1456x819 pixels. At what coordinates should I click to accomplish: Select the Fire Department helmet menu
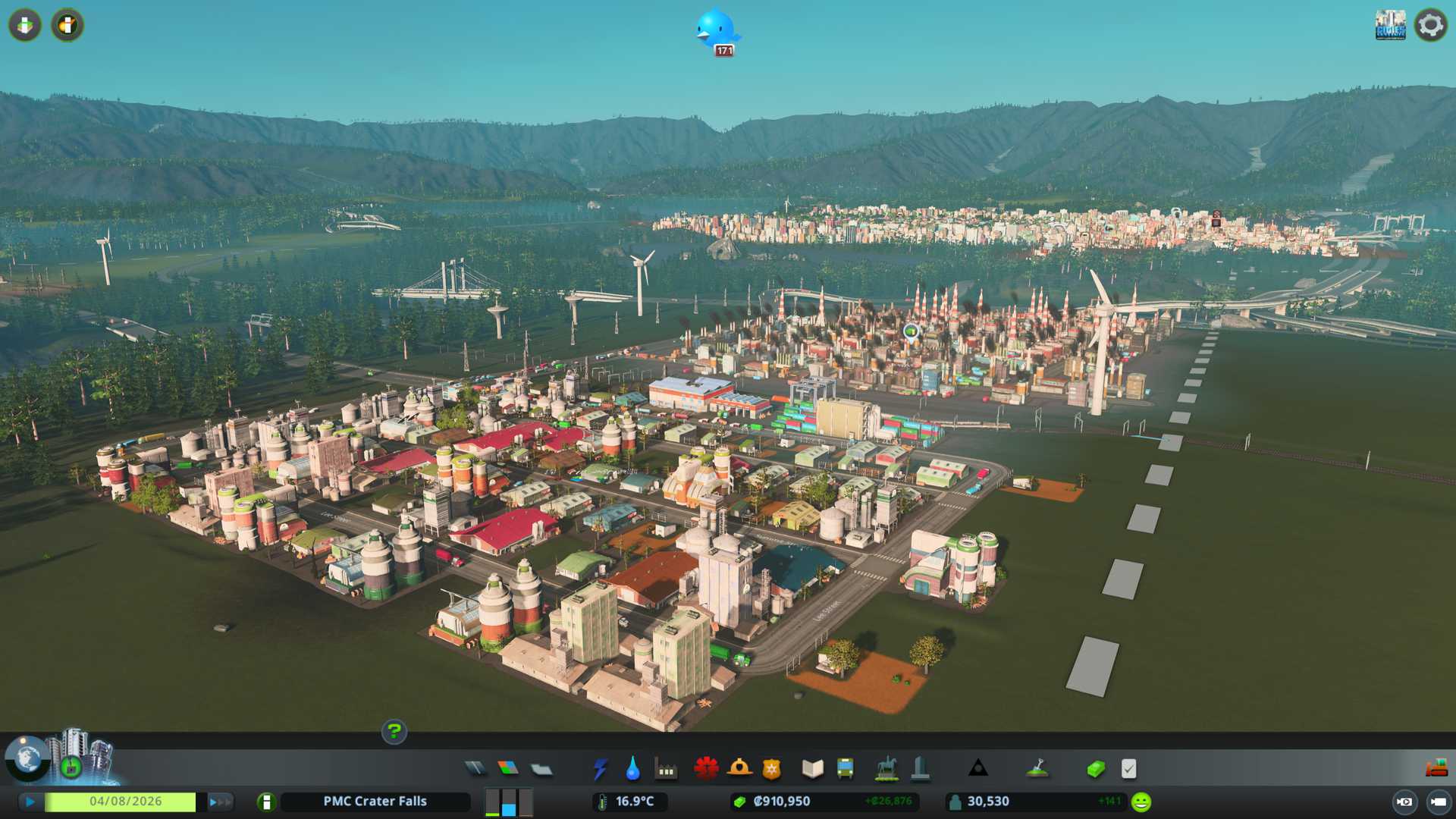point(739,769)
